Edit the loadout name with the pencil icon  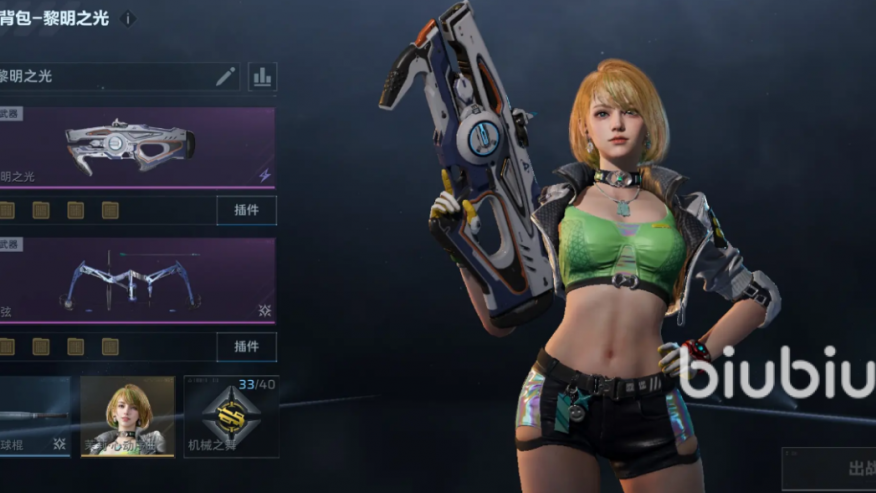click(x=226, y=76)
